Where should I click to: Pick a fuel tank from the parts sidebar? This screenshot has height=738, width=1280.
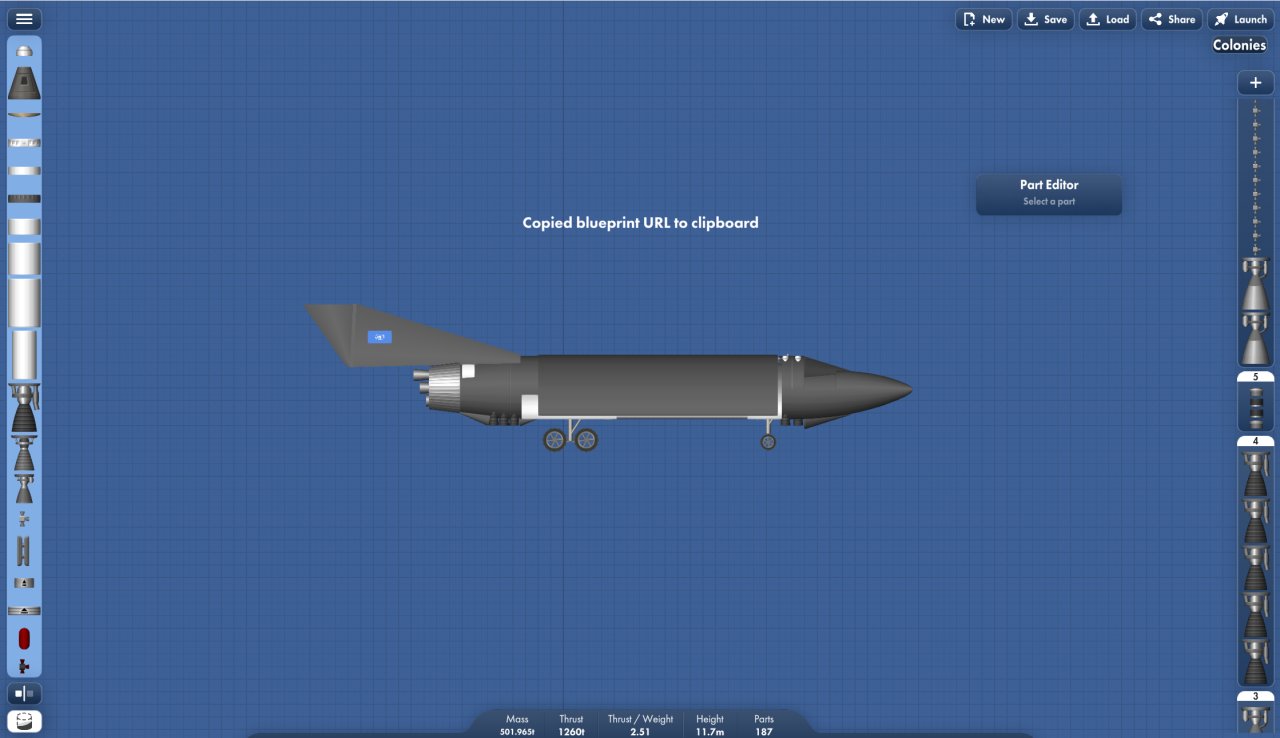[24, 260]
